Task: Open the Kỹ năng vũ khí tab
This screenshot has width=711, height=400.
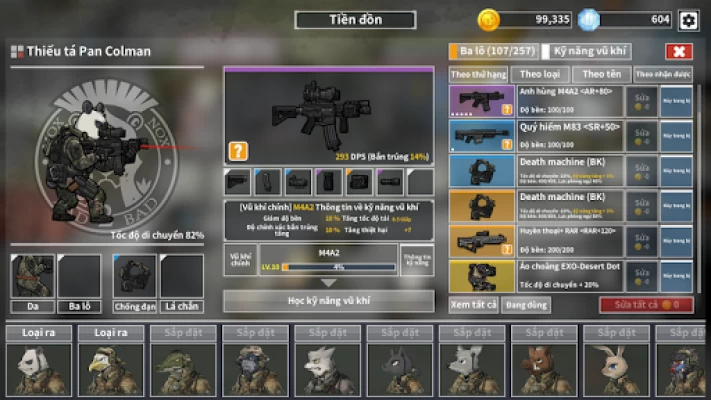Action: (x=590, y=51)
